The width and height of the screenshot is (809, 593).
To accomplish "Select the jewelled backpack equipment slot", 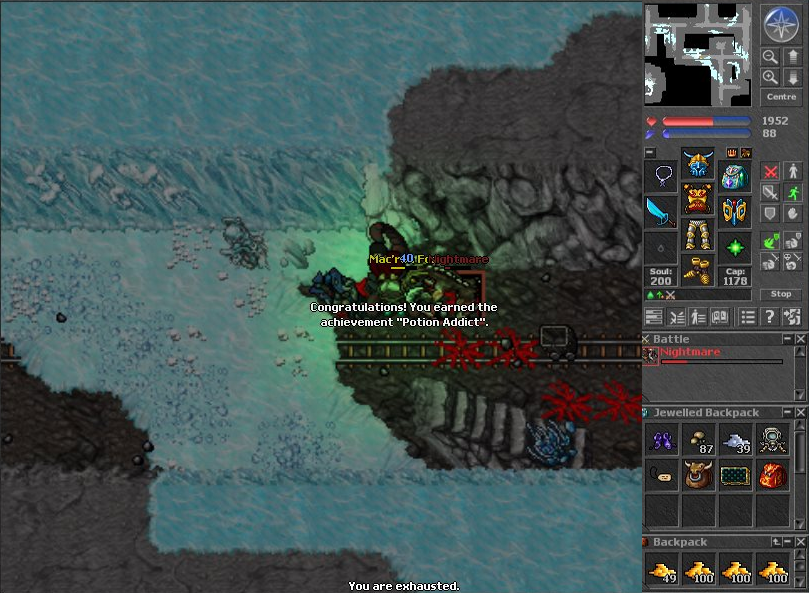I will pos(735,177).
